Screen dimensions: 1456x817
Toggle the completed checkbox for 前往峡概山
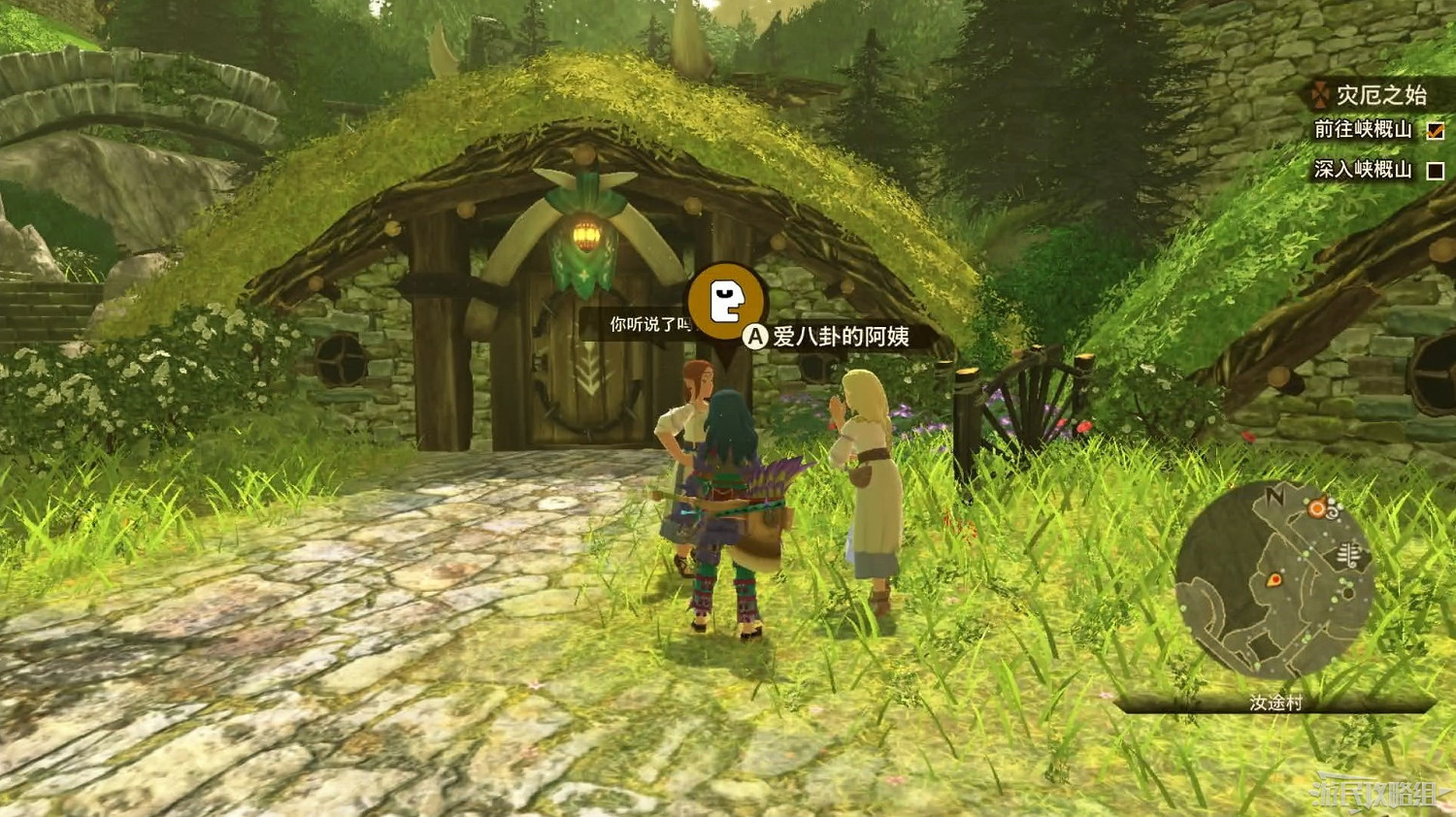click(1436, 131)
